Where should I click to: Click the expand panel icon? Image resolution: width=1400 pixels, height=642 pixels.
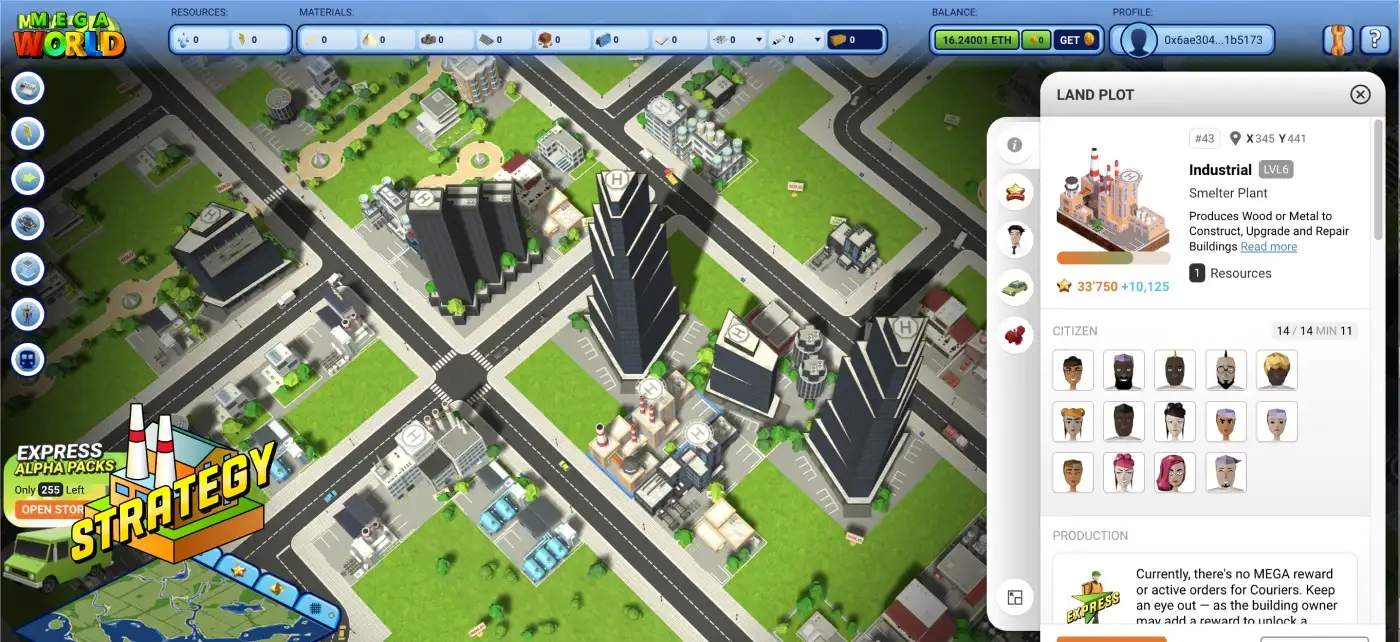coord(1015,598)
